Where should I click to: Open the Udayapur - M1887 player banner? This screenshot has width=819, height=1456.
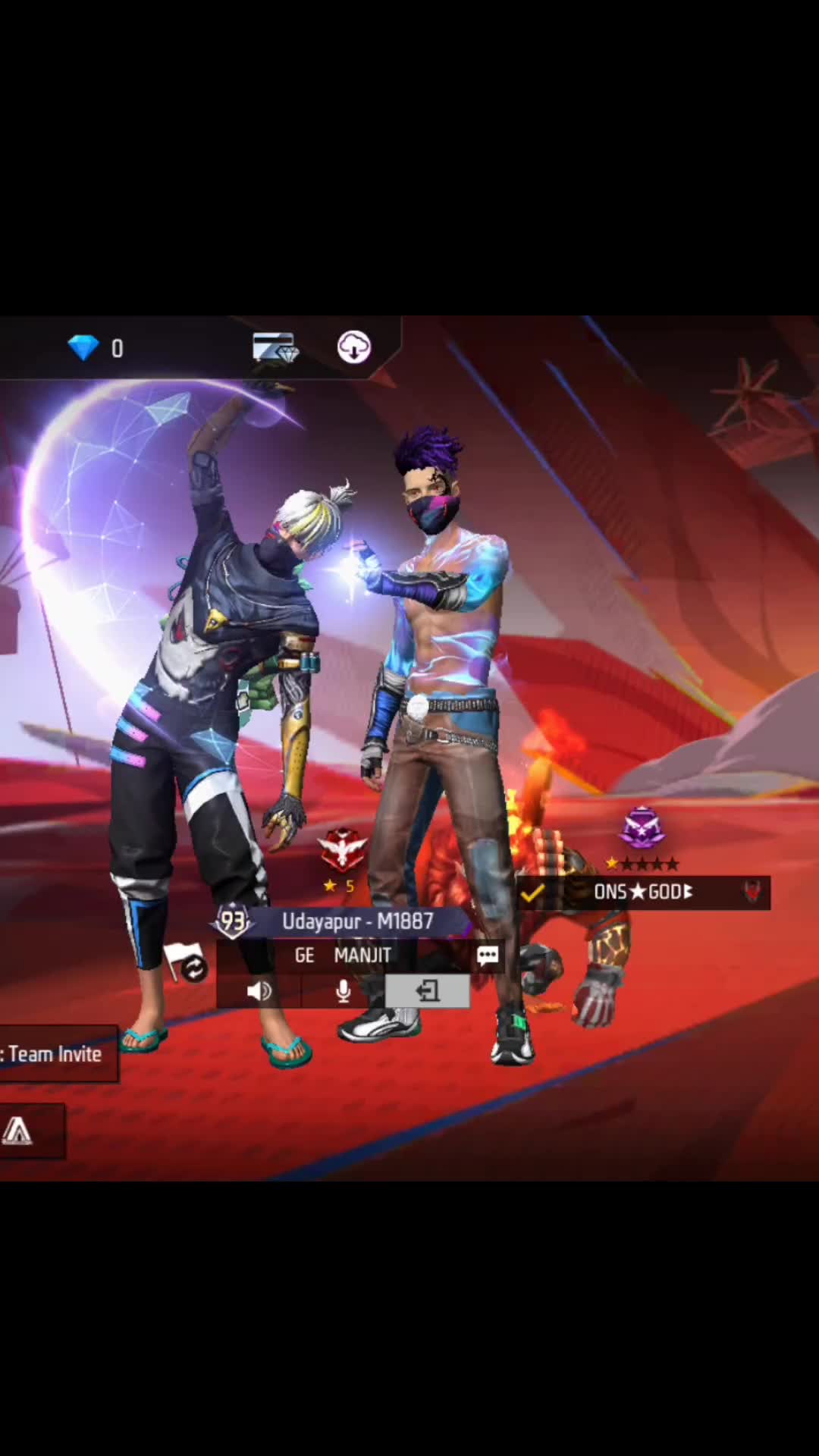(358, 921)
